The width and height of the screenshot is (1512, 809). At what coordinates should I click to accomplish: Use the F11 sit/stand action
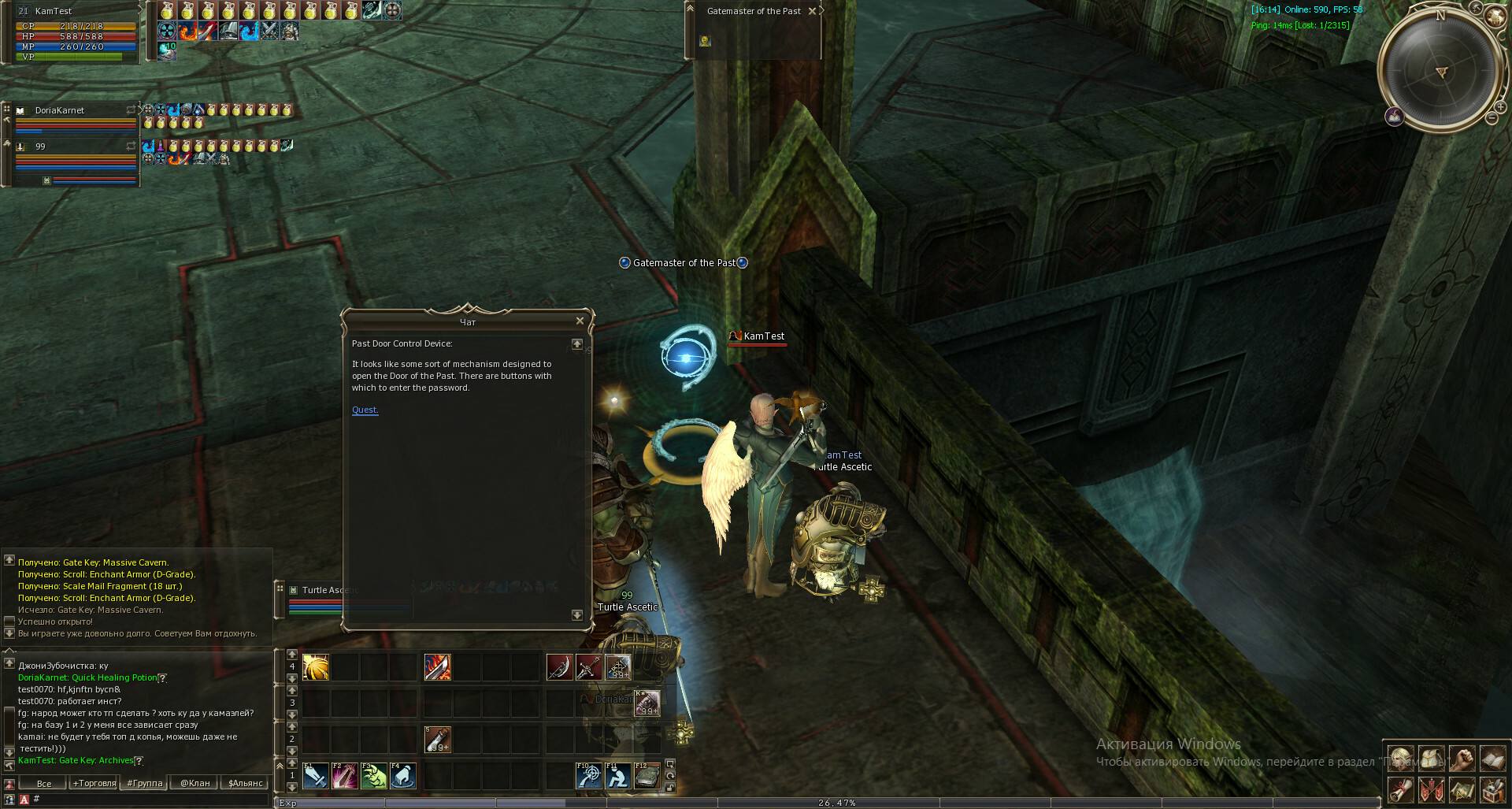pyautogui.click(x=618, y=776)
